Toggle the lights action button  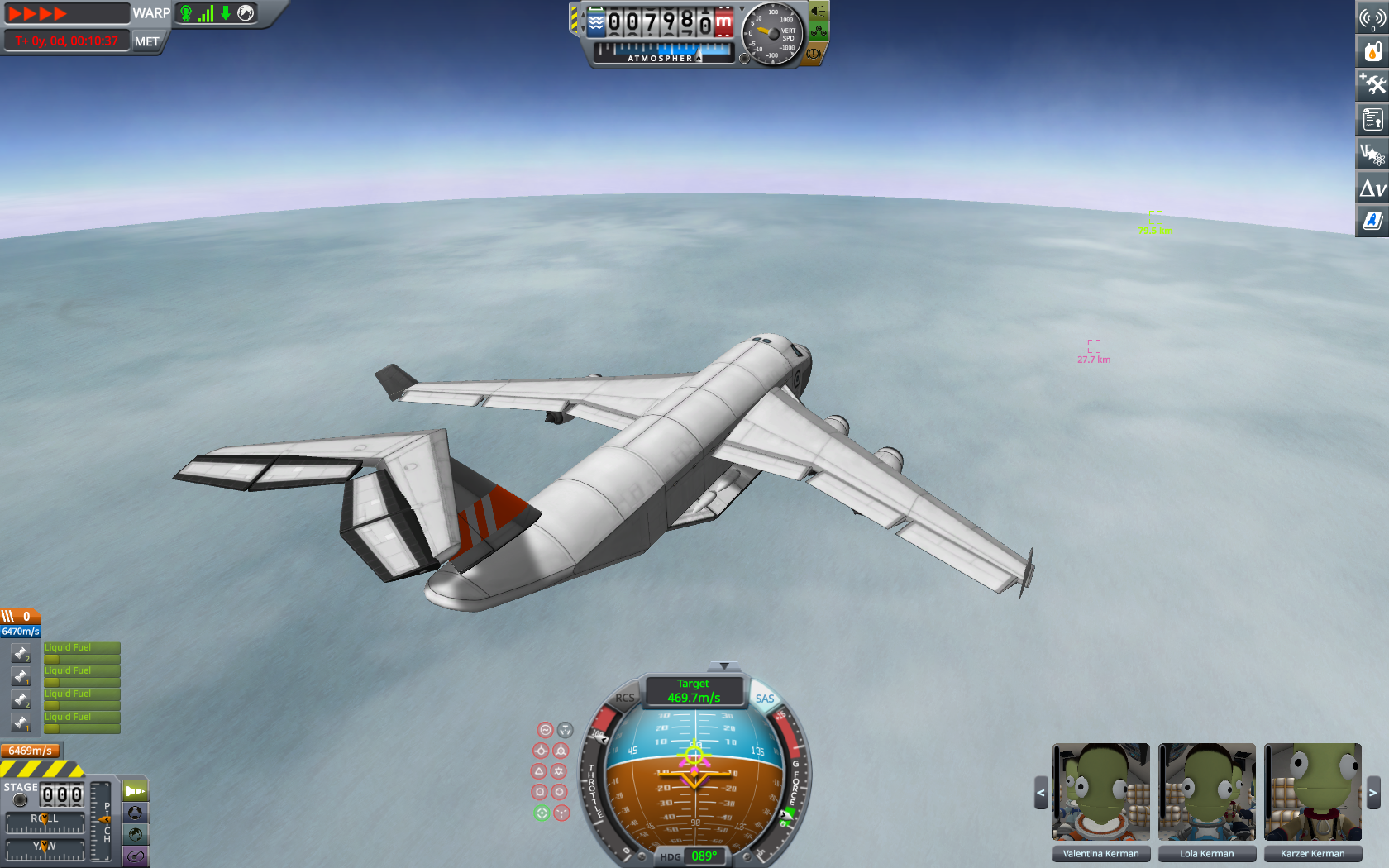(x=818, y=11)
